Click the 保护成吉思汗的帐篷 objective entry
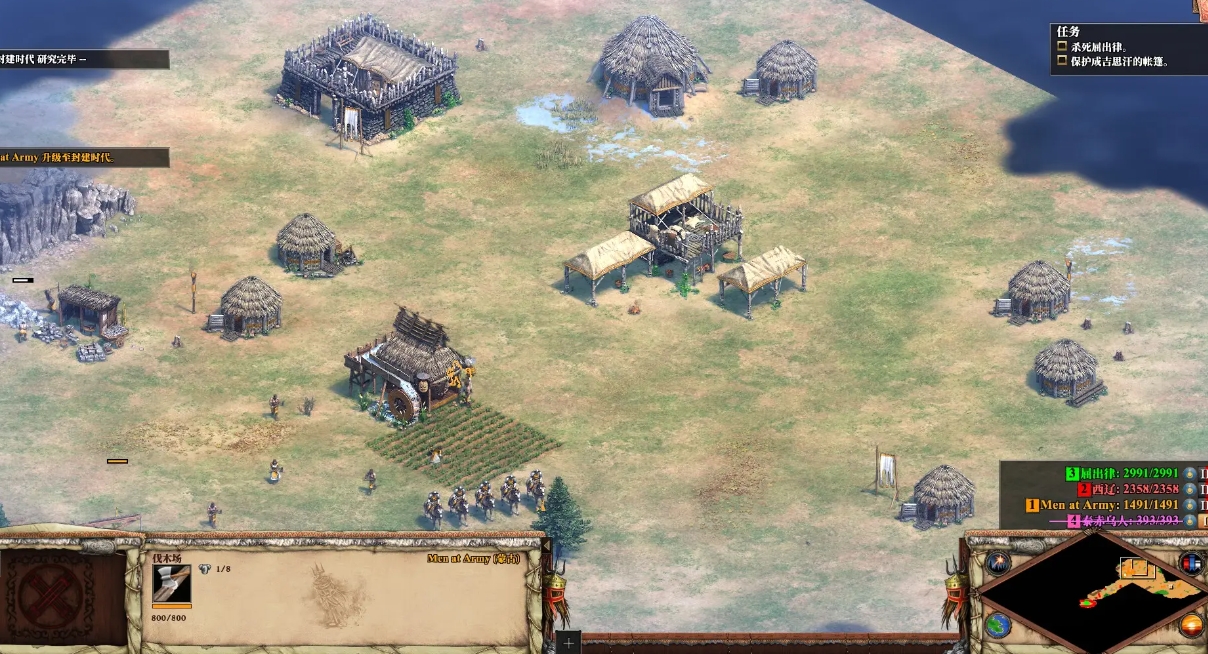The width and height of the screenshot is (1208, 654). (x=1119, y=62)
